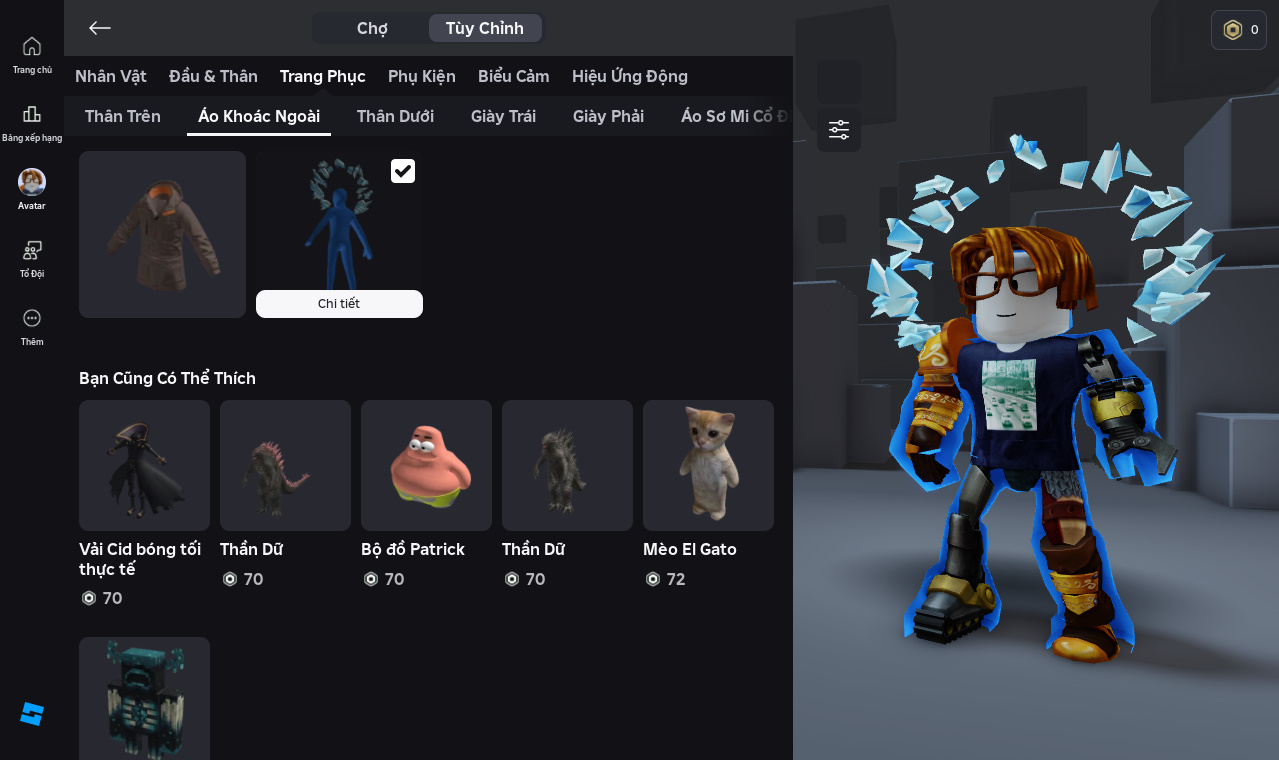View the Mèo El Gato item
1279x760 pixels.
pyautogui.click(x=708, y=466)
